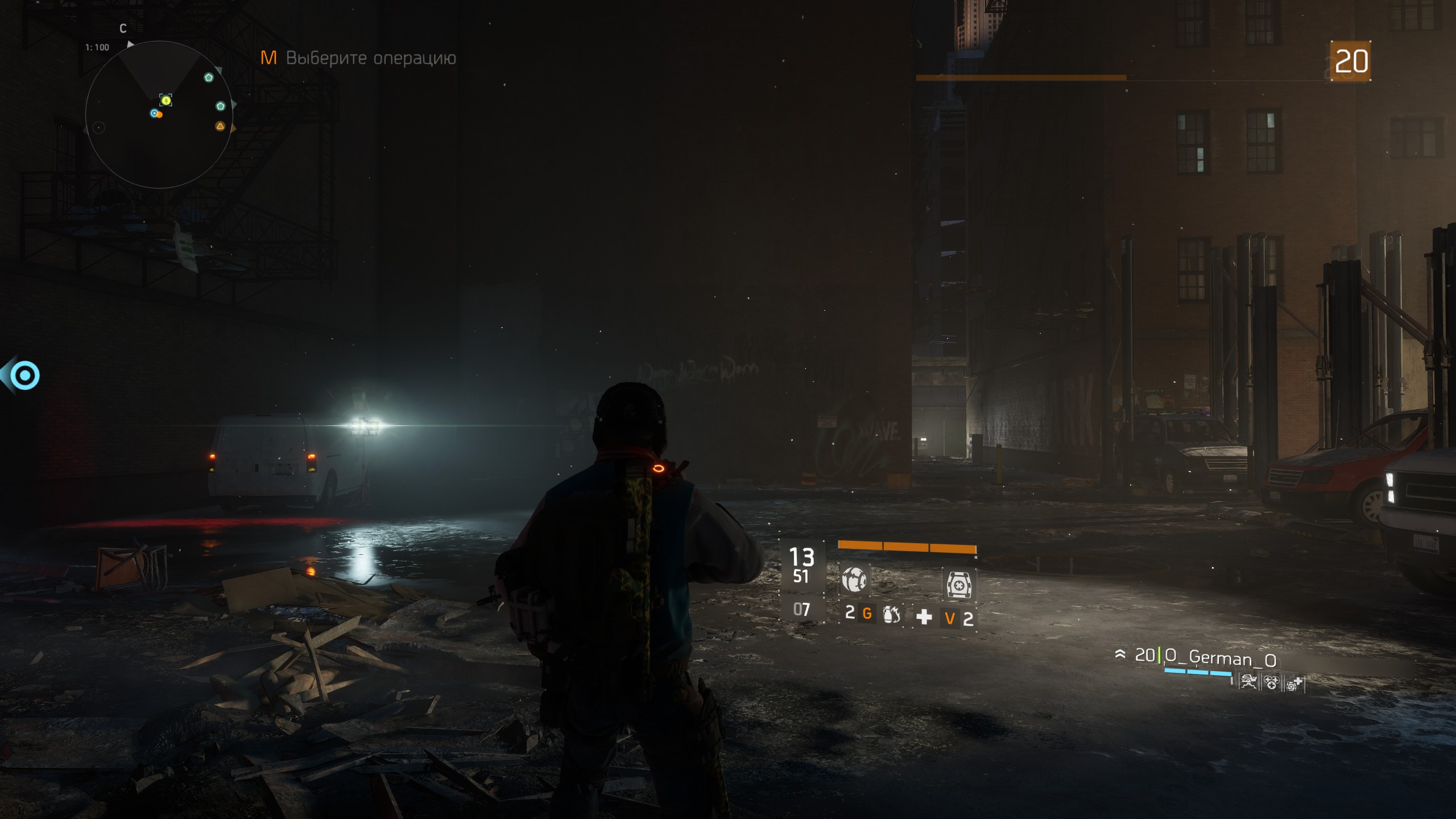The width and height of the screenshot is (1456, 819).
Task: Open the circular minimap radar
Action: click(x=159, y=115)
